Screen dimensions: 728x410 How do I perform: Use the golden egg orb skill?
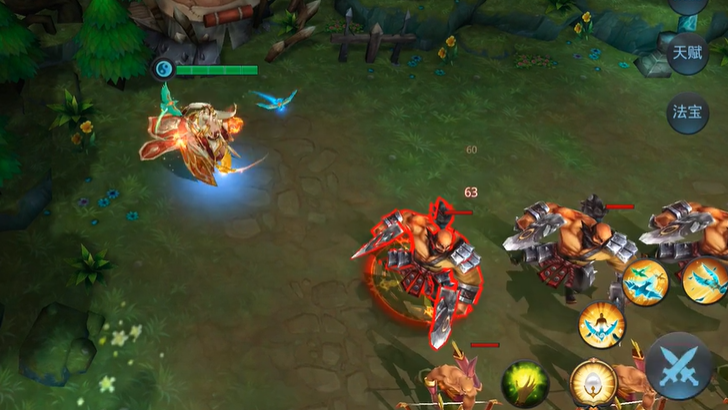pos(592,384)
